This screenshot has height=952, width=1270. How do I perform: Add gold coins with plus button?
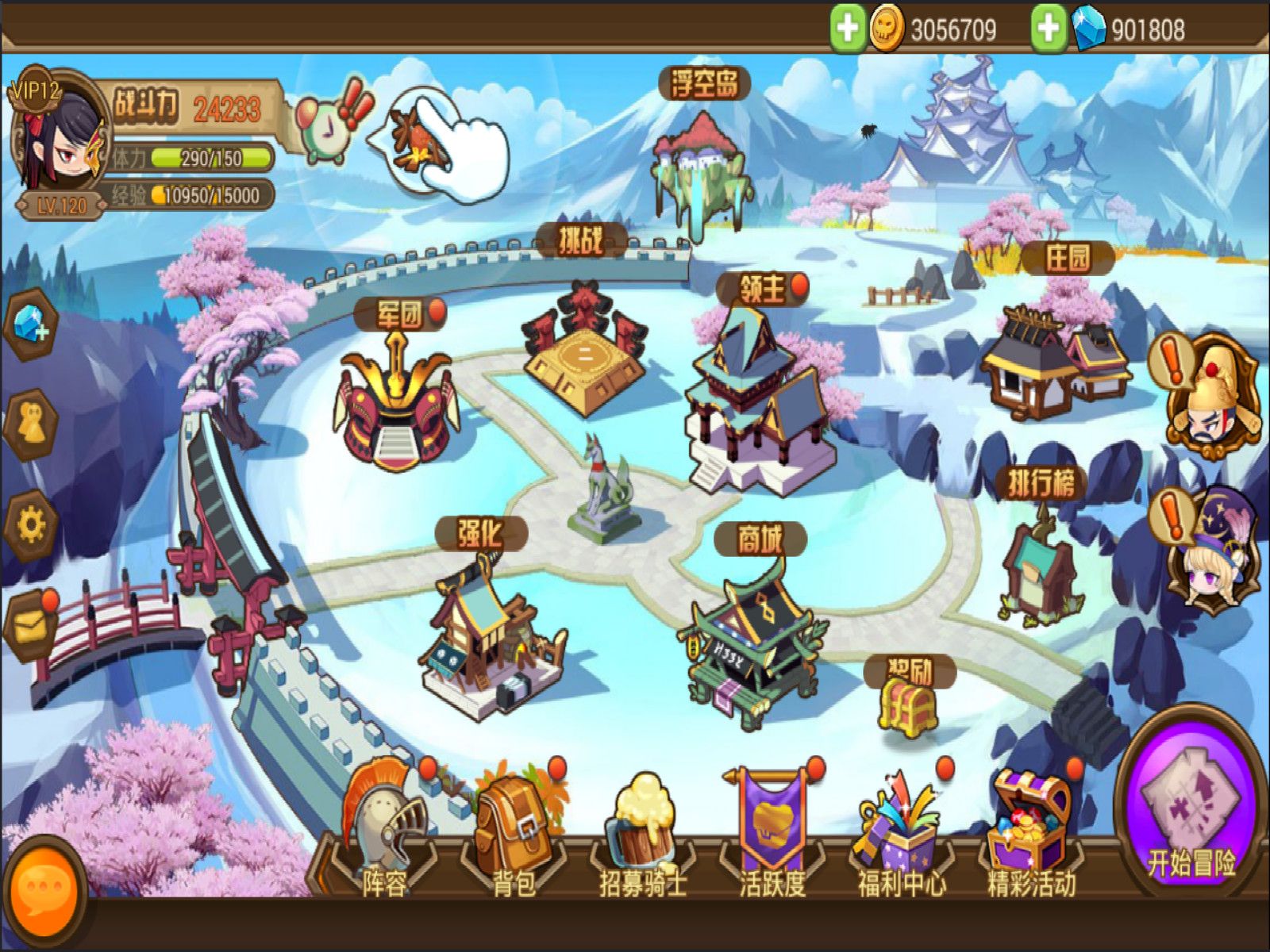(847, 29)
